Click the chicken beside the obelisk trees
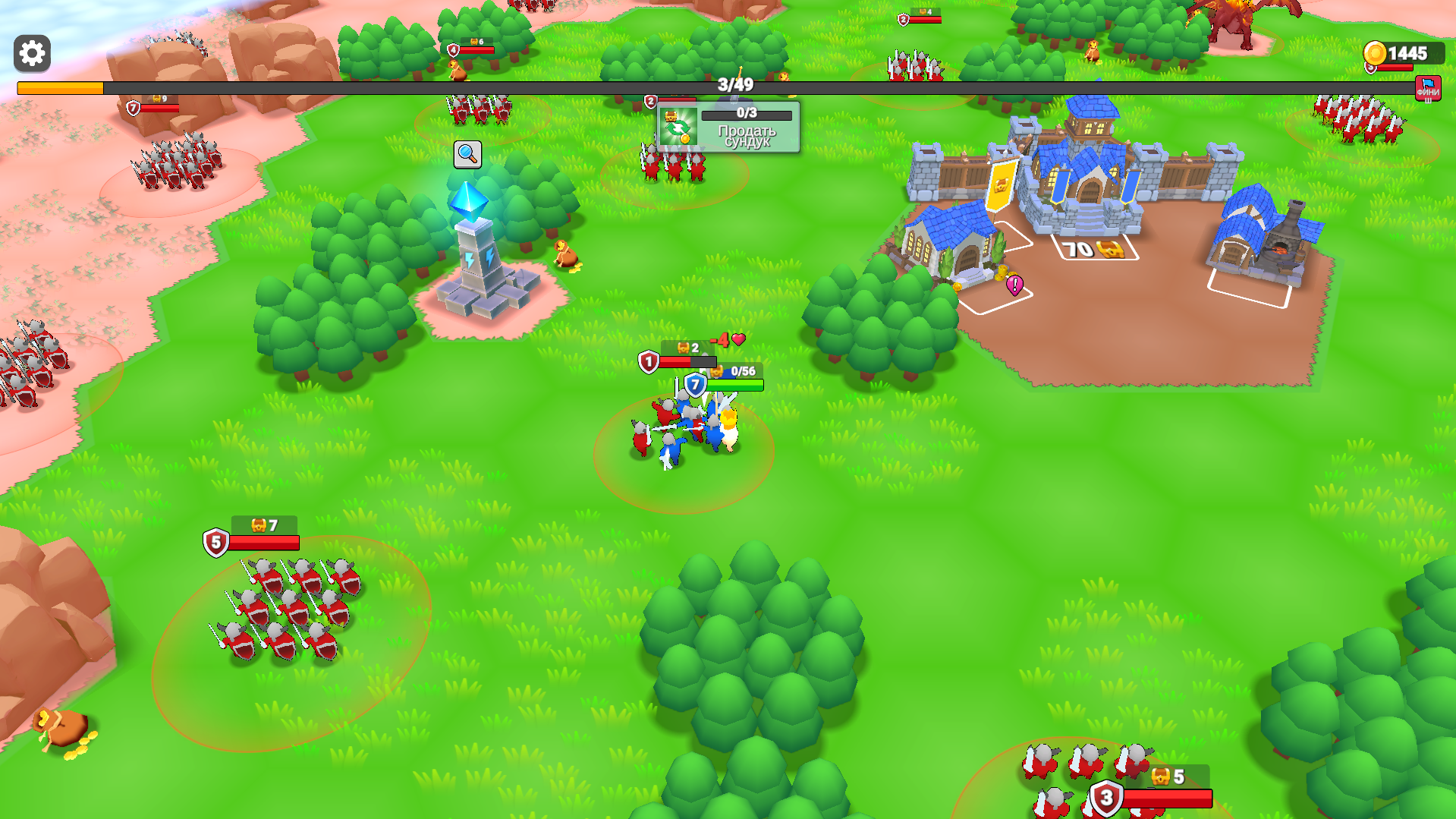The height and width of the screenshot is (819, 1456). [x=565, y=254]
